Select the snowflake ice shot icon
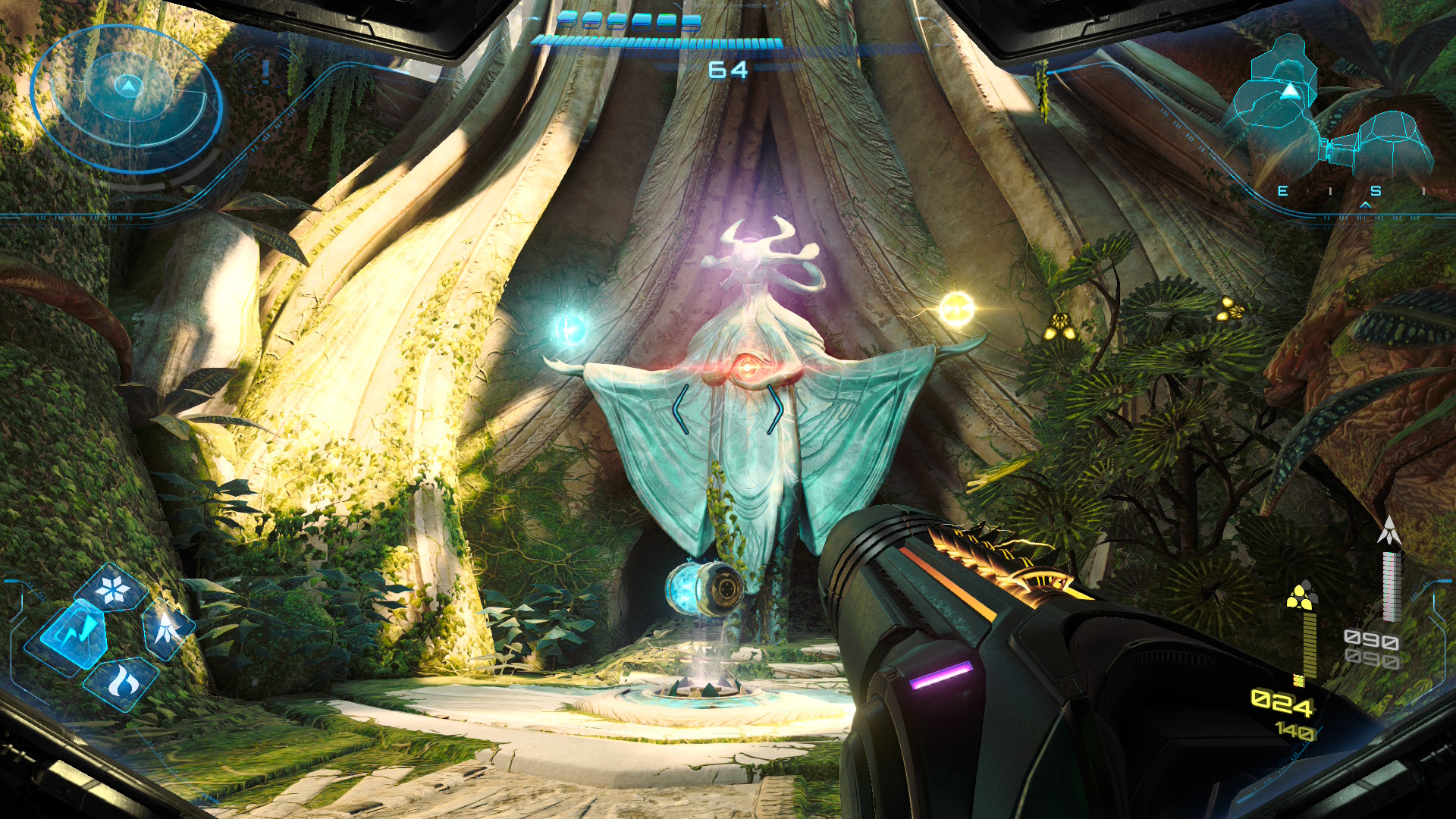Image resolution: width=1456 pixels, height=819 pixels. pyautogui.click(x=112, y=589)
